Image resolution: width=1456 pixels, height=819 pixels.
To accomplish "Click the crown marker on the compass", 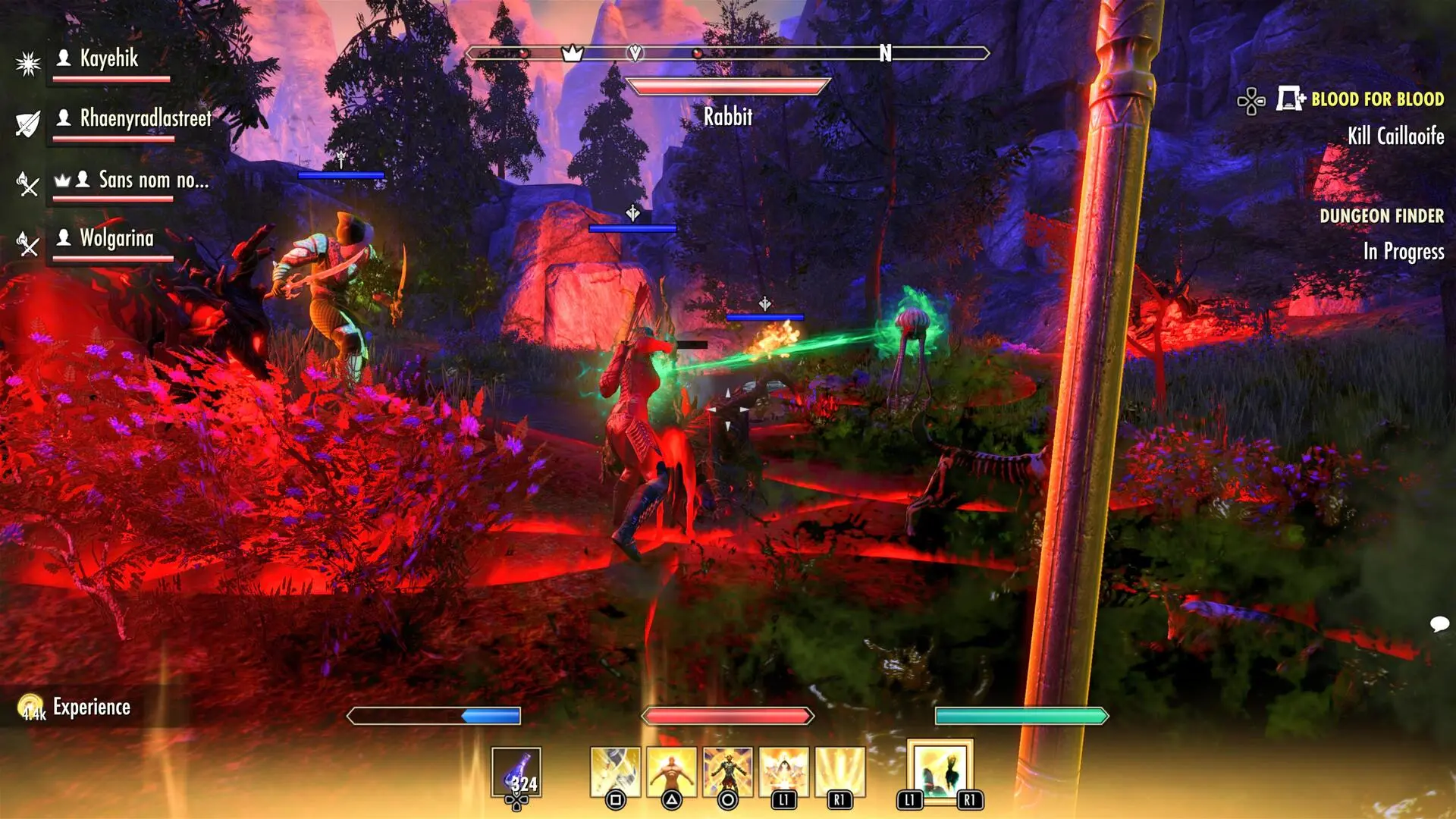I will tap(573, 53).
